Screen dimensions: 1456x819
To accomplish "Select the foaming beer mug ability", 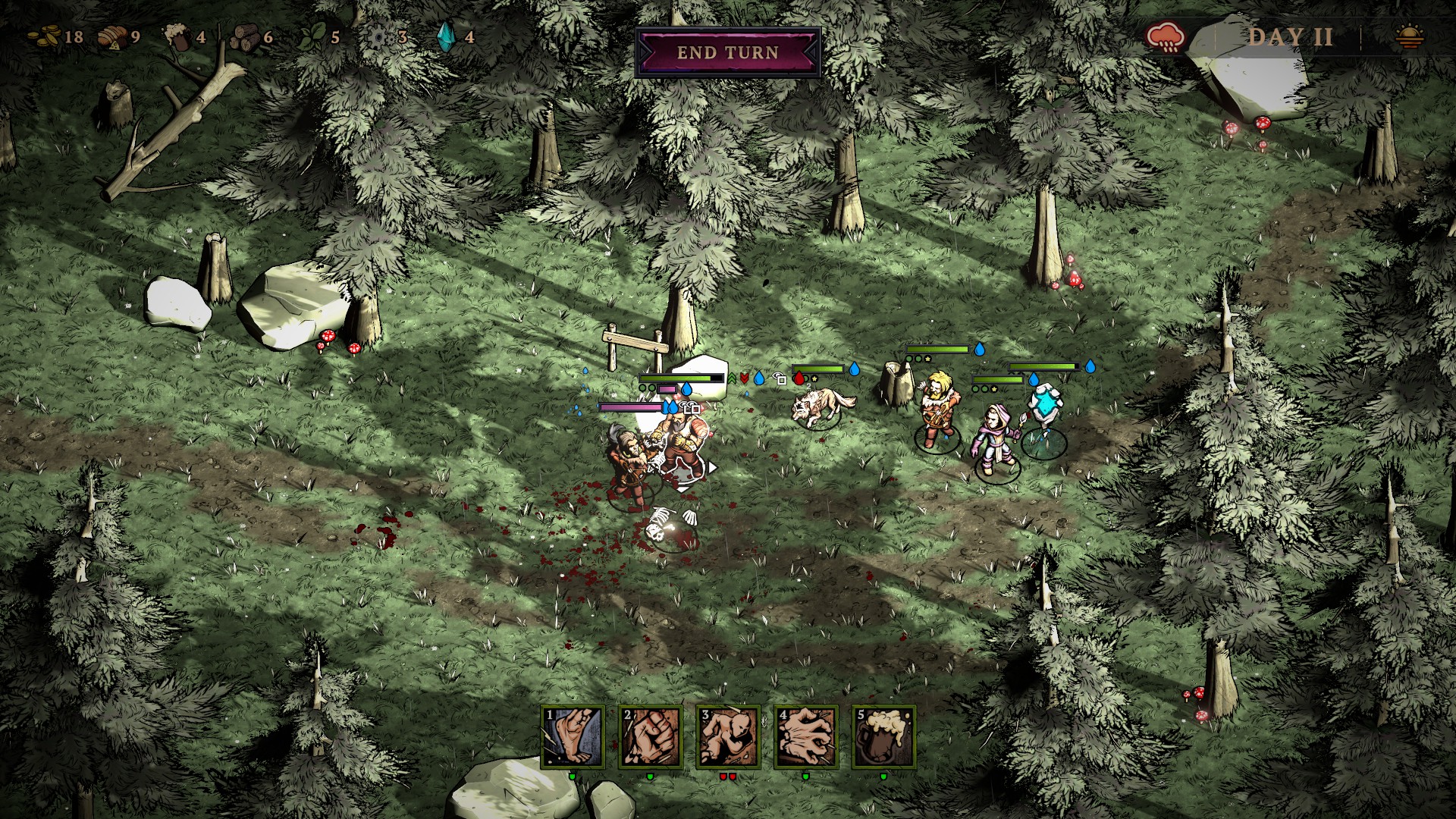I will coord(883,736).
